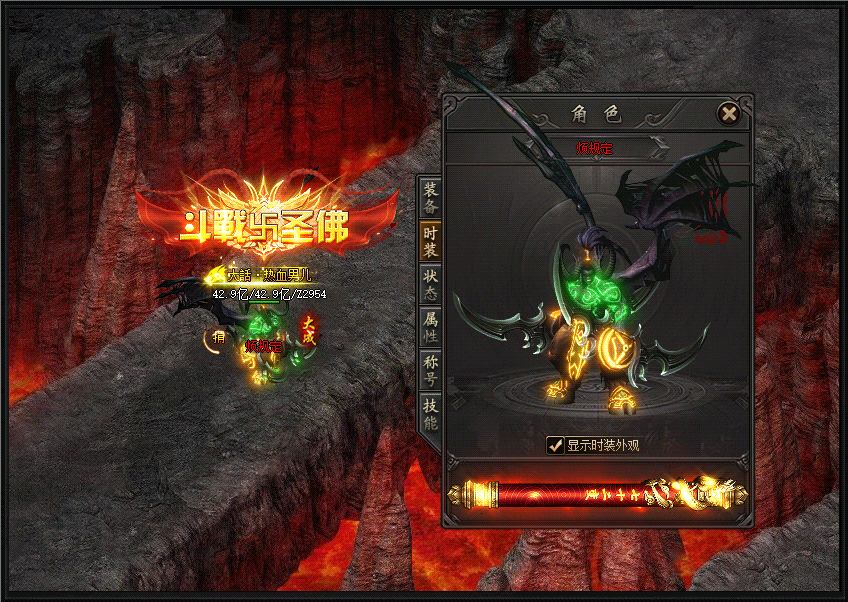Screen dimensions: 848x602
Task: Switch to the 称号 titles tab
Action: [x=430, y=370]
